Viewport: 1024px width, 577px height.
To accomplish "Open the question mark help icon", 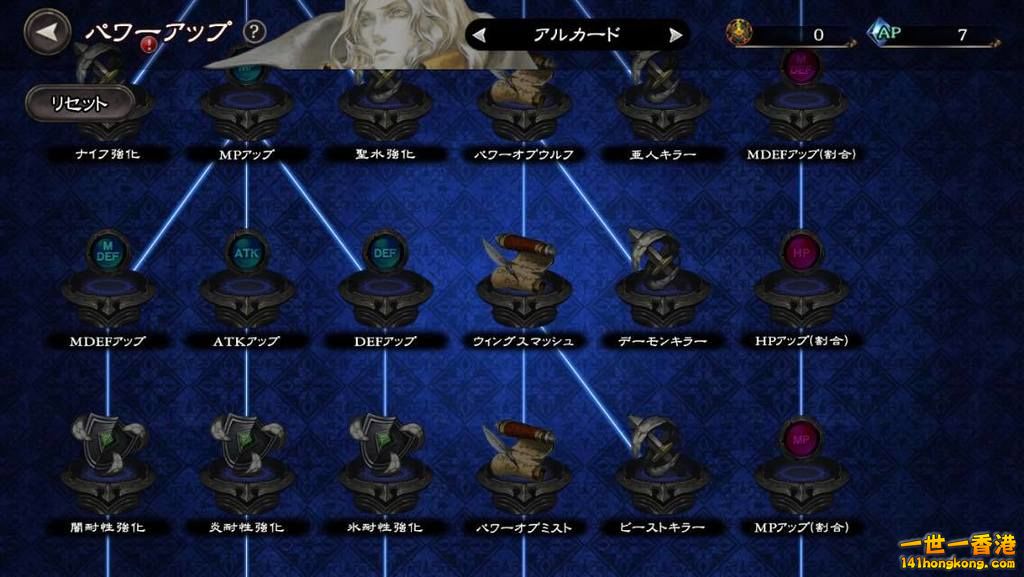I will [255, 31].
